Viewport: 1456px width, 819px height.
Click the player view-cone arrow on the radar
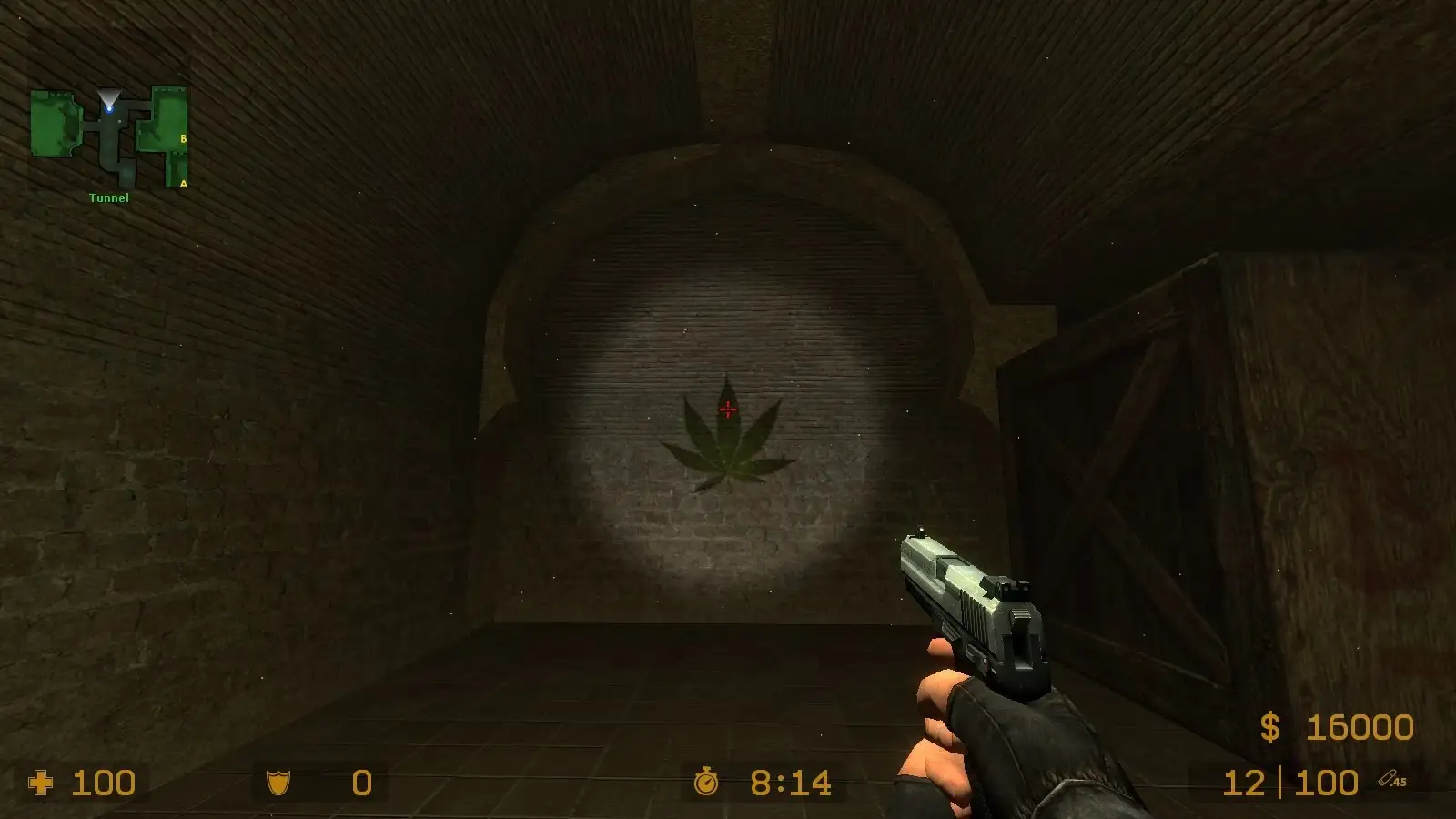pos(109,96)
